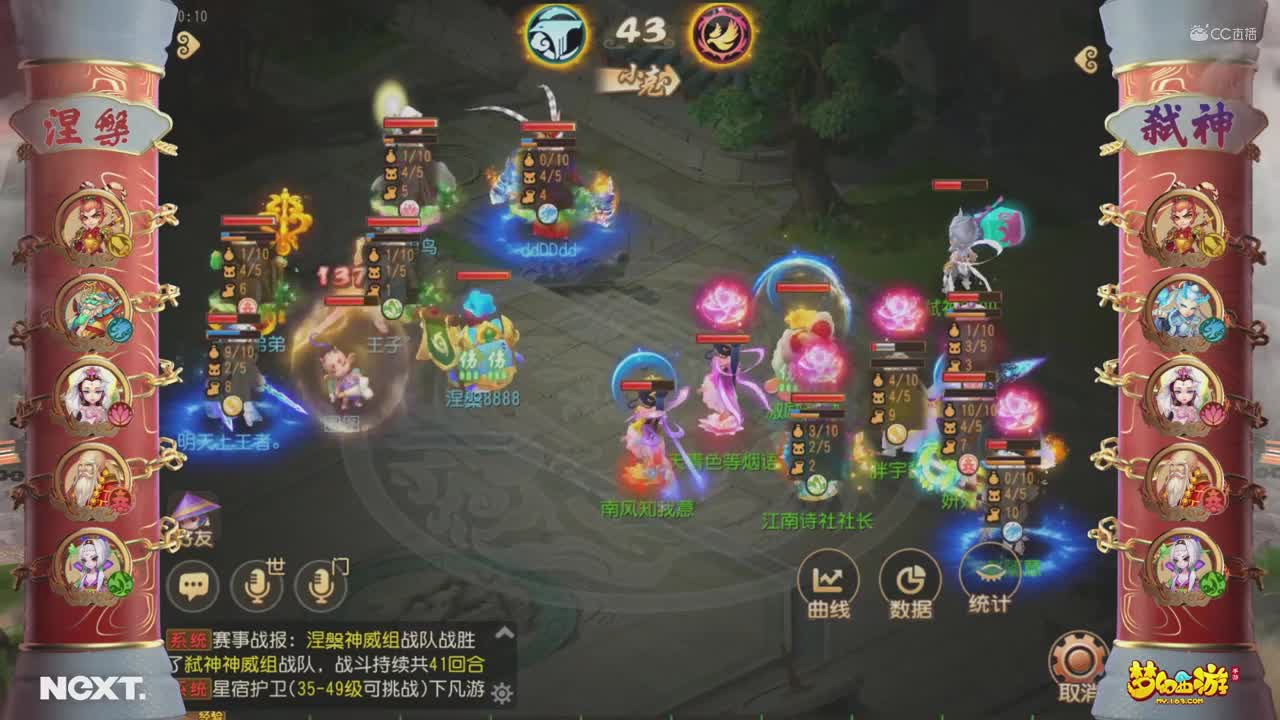
Task: Select the blue team emblem near the counter
Action: [558, 32]
